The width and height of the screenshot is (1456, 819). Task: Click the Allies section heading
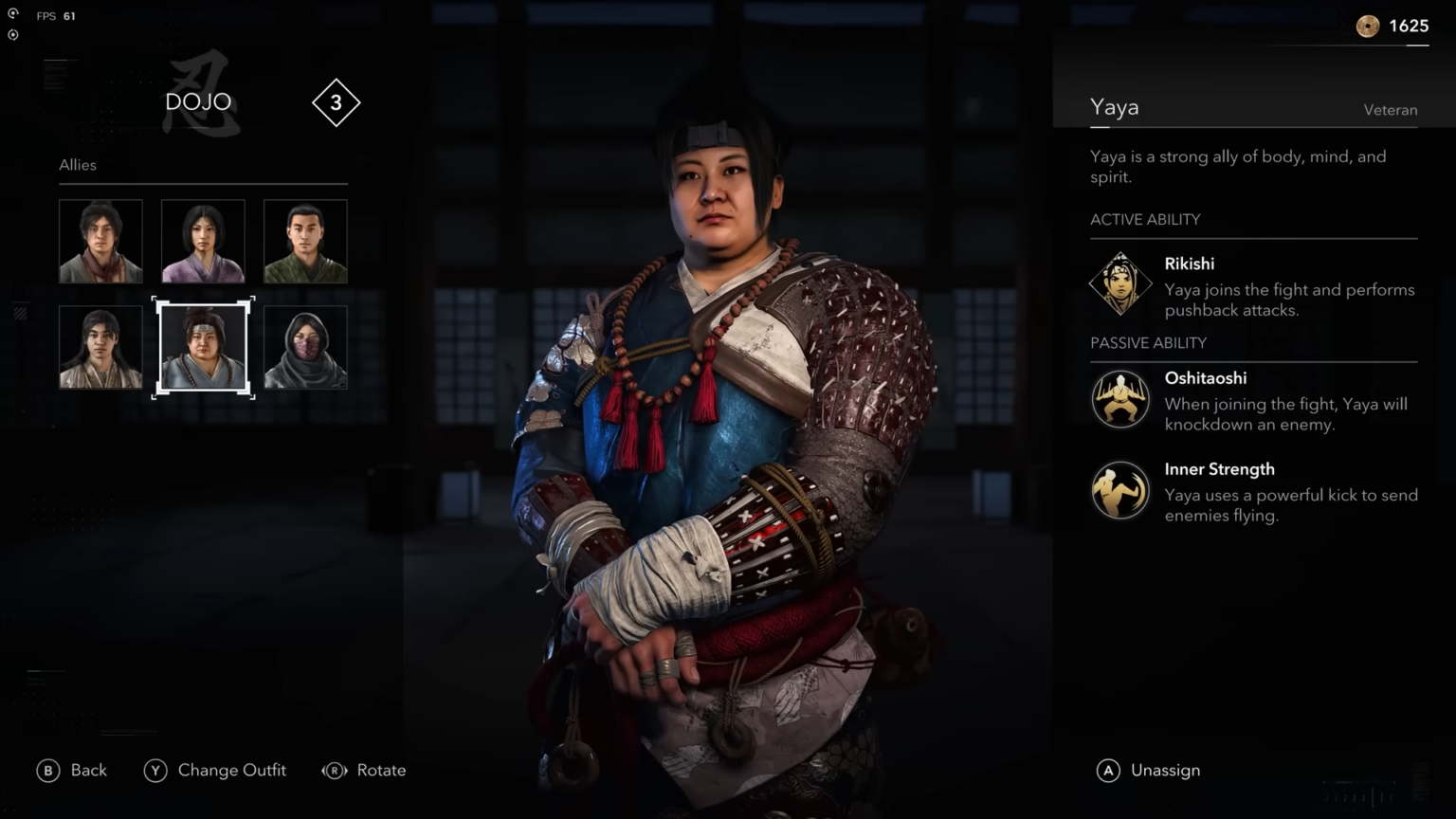(77, 165)
